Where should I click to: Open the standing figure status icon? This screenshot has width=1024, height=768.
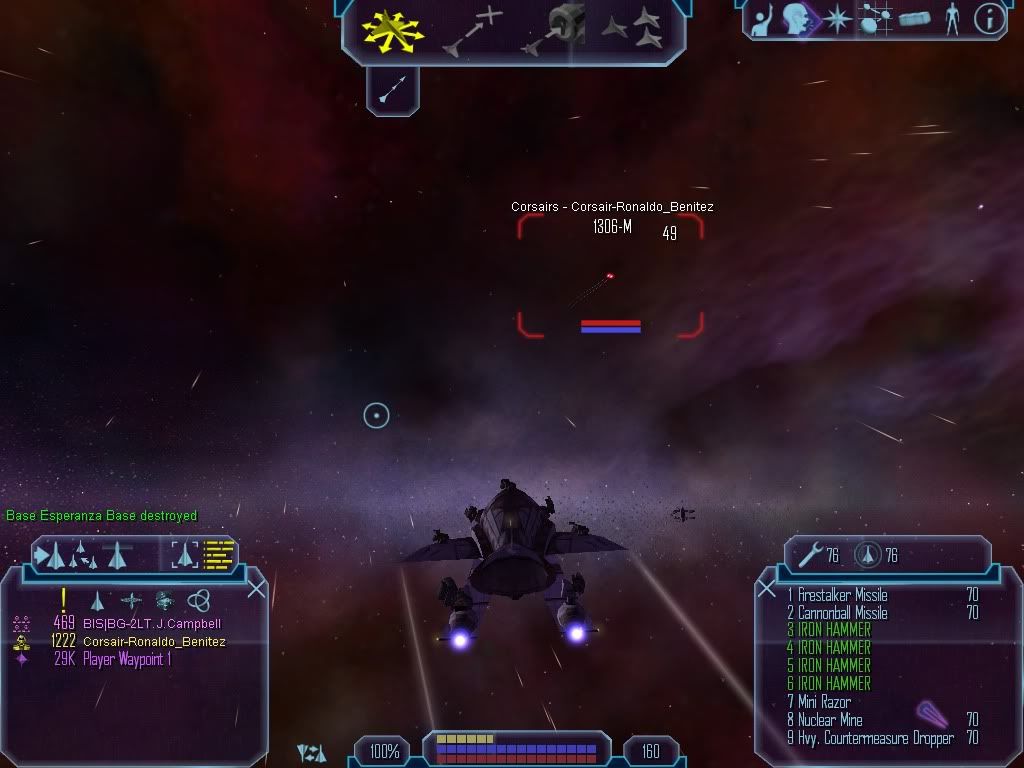pyautogui.click(x=952, y=19)
